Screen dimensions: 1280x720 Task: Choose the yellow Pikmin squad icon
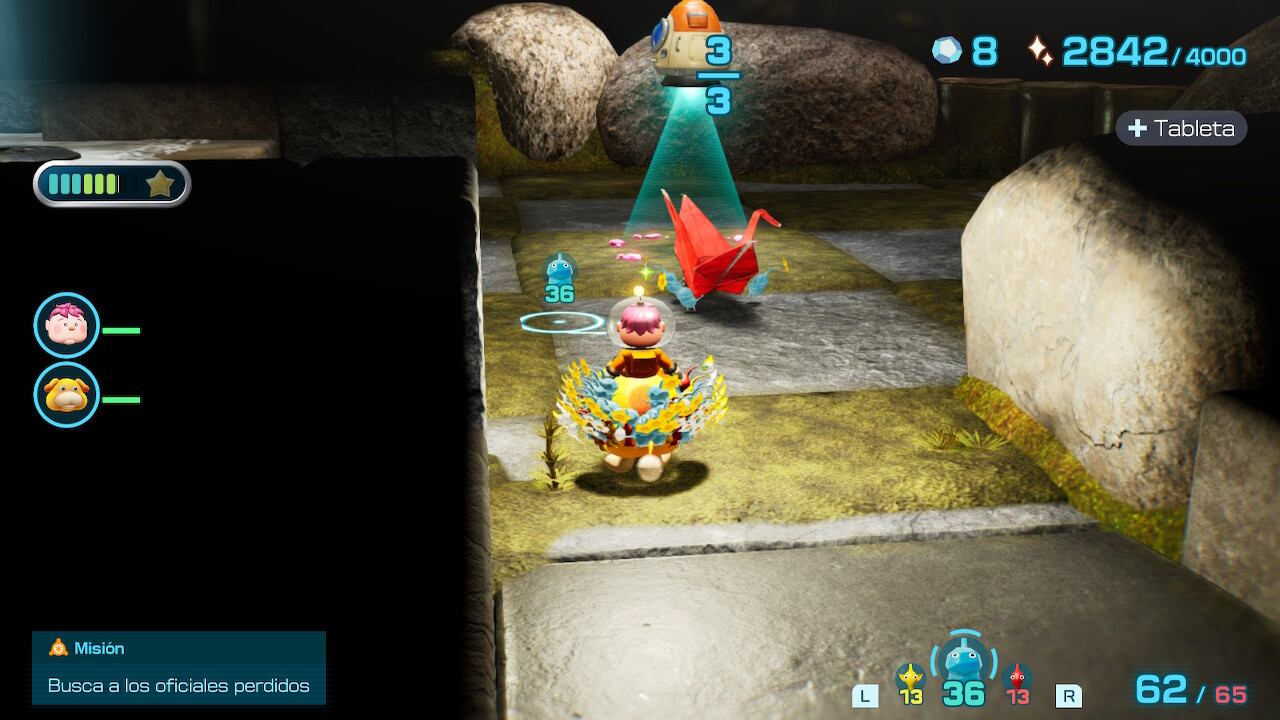[x=909, y=678]
